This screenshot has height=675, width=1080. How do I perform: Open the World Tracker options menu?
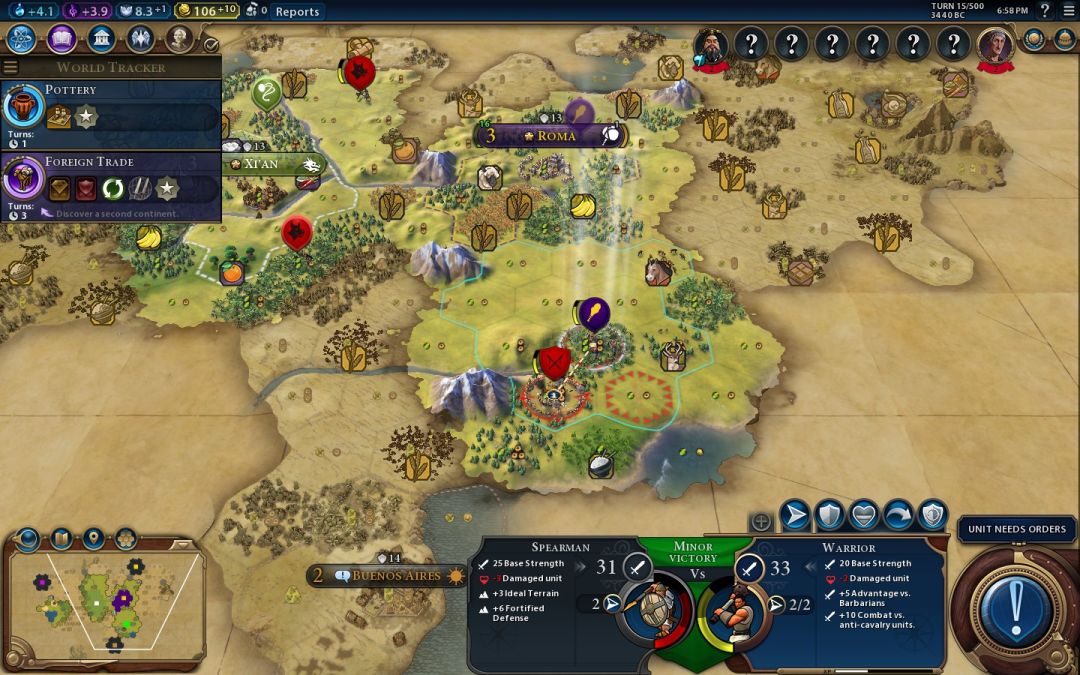click(11, 67)
